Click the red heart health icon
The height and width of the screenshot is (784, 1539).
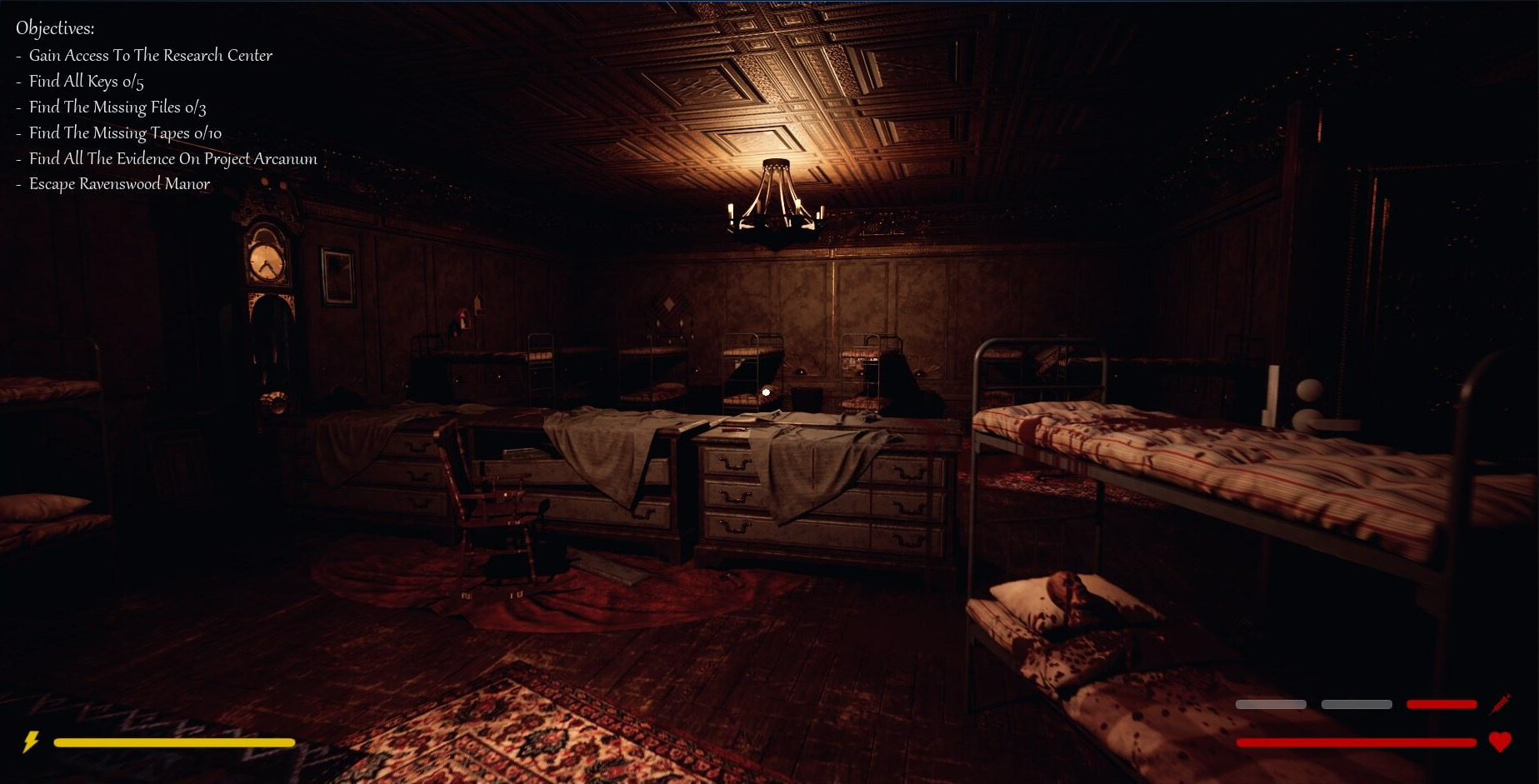(x=1500, y=740)
